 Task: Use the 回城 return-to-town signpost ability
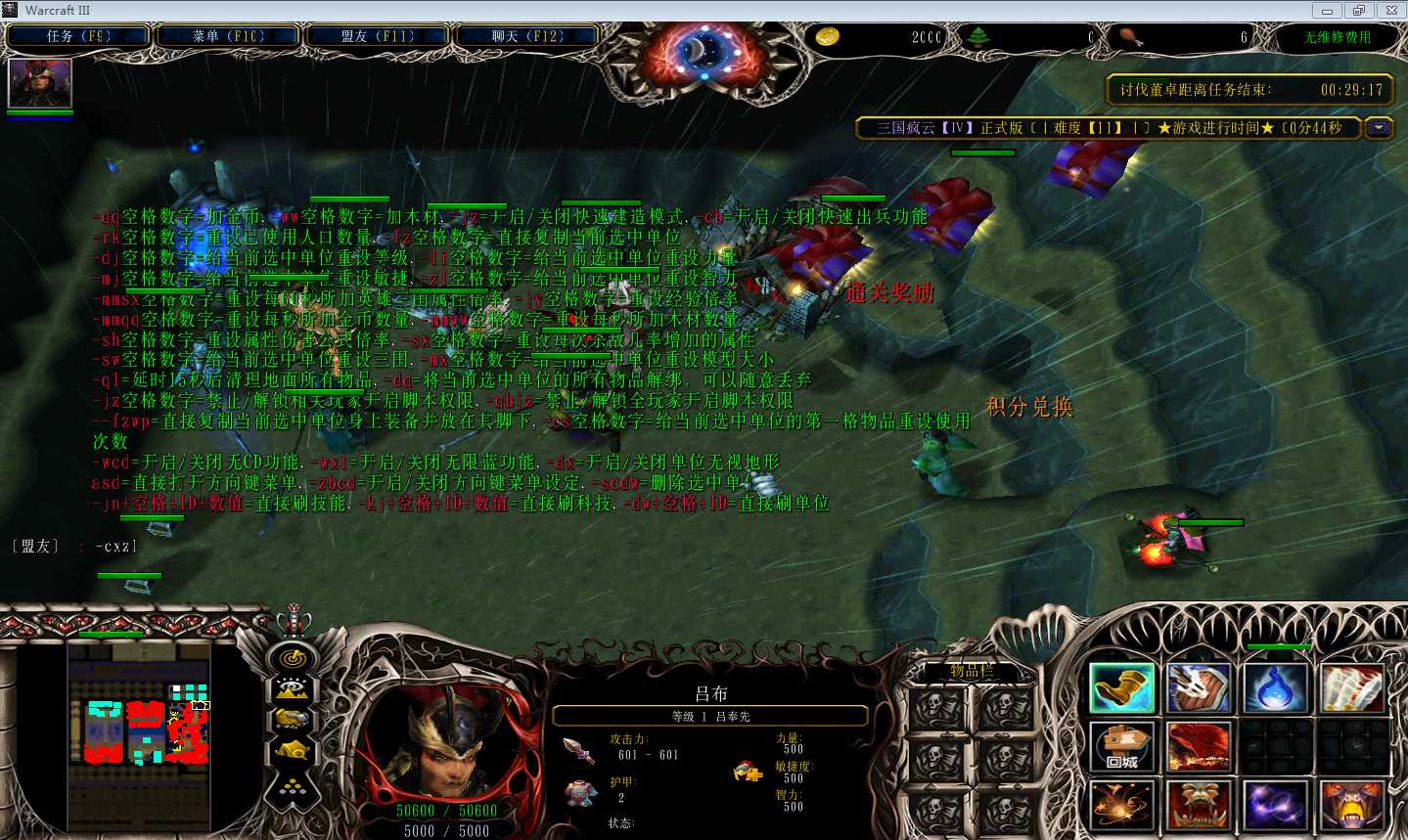tap(1122, 747)
